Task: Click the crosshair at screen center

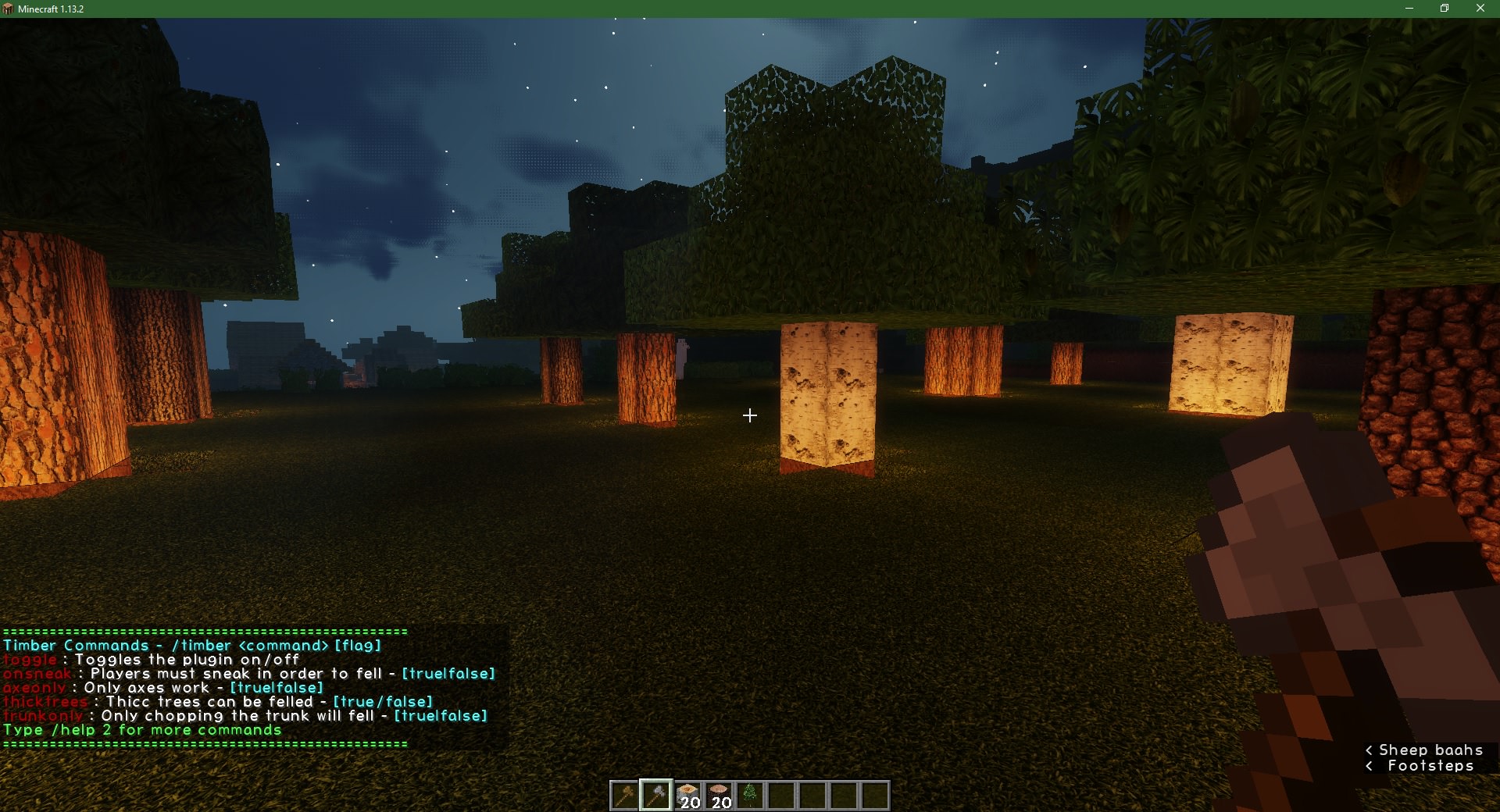Action: [x=750, y=415]
